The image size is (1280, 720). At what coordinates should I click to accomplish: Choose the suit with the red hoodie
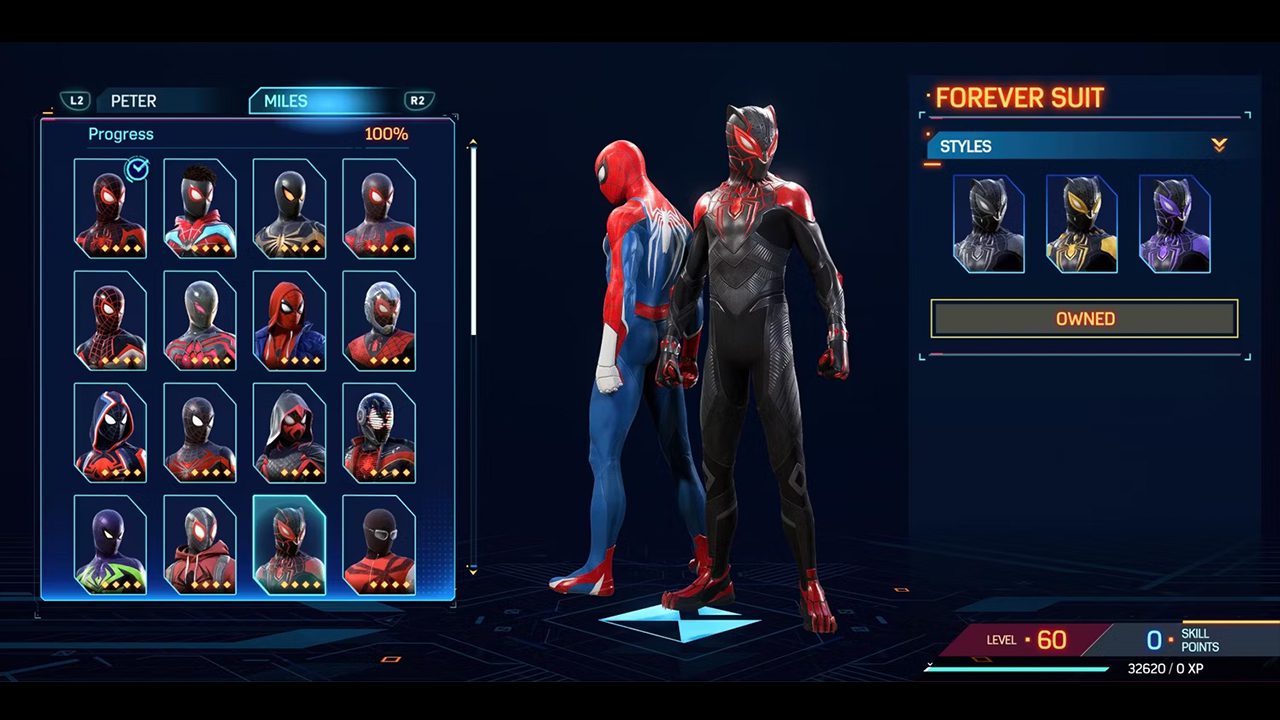[x=200, y=544]
